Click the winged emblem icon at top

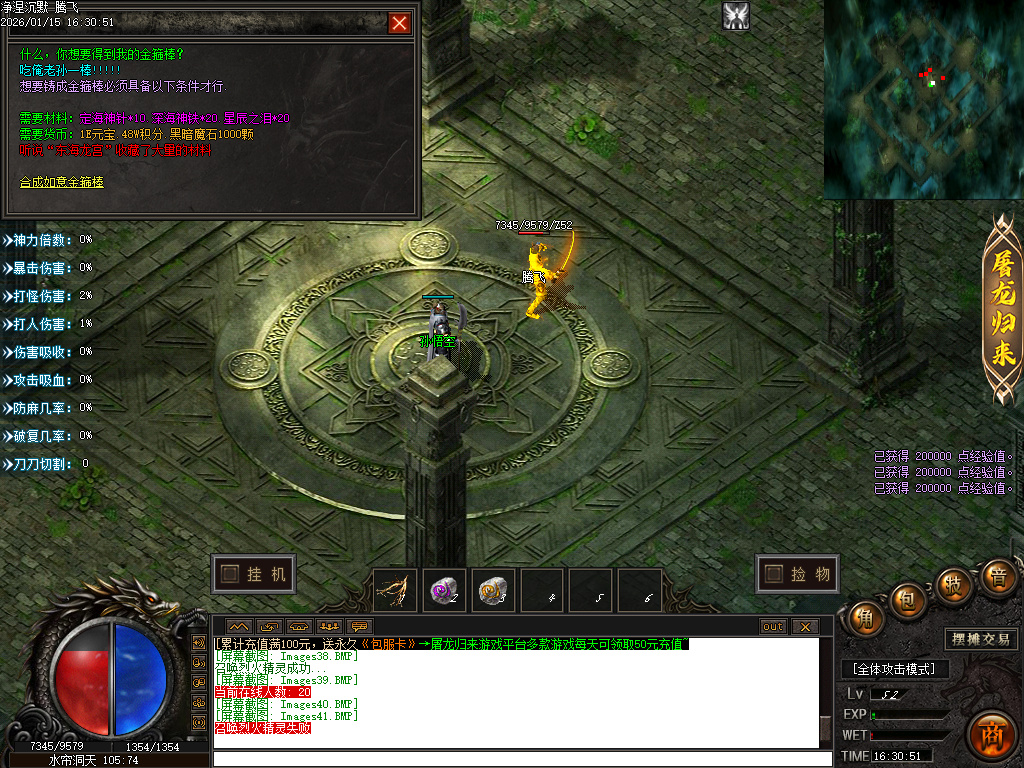[737, 16]
